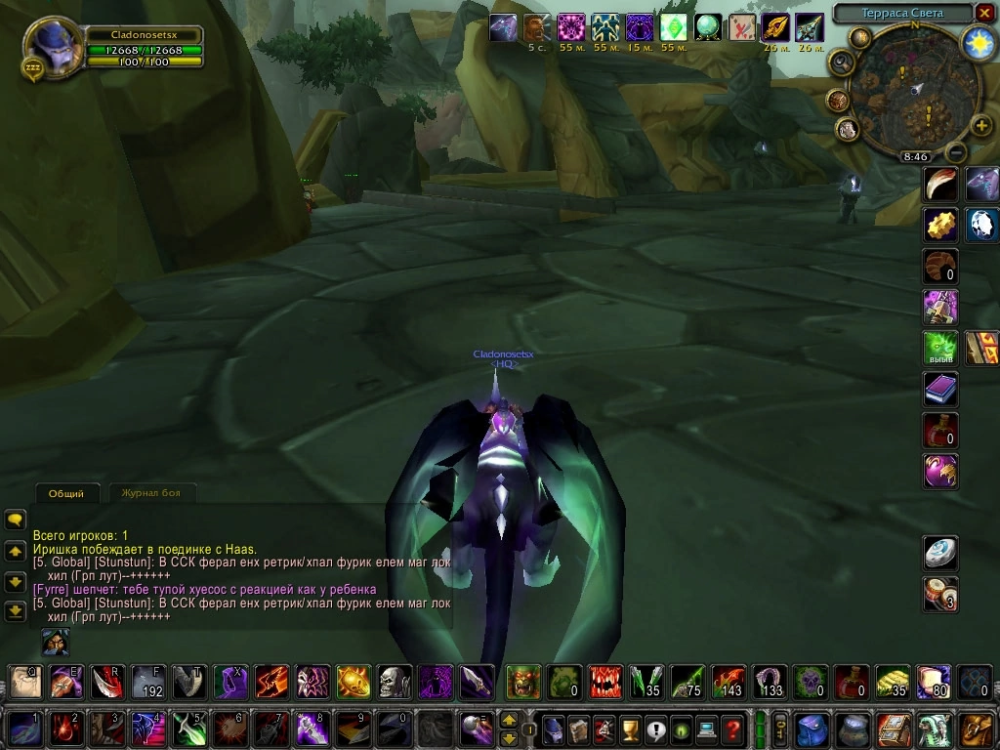This screenshot has height=750, width=1000.
Task: Open the chat menu speech bubble button
Action: point(15,520)
